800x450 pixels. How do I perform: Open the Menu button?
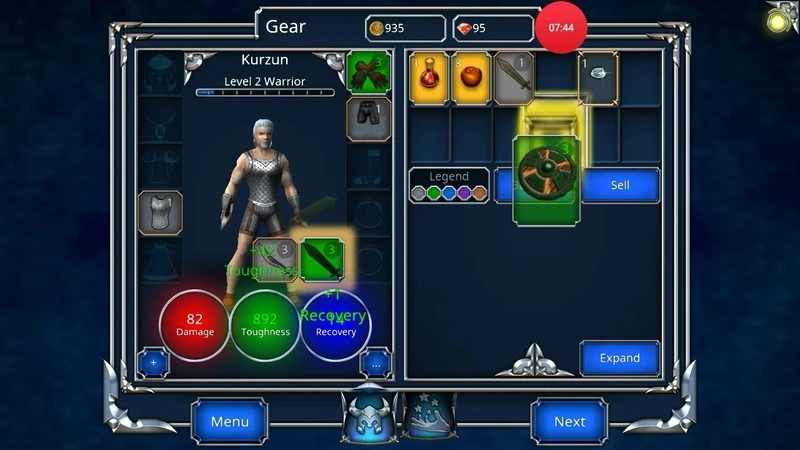[229, 421]
